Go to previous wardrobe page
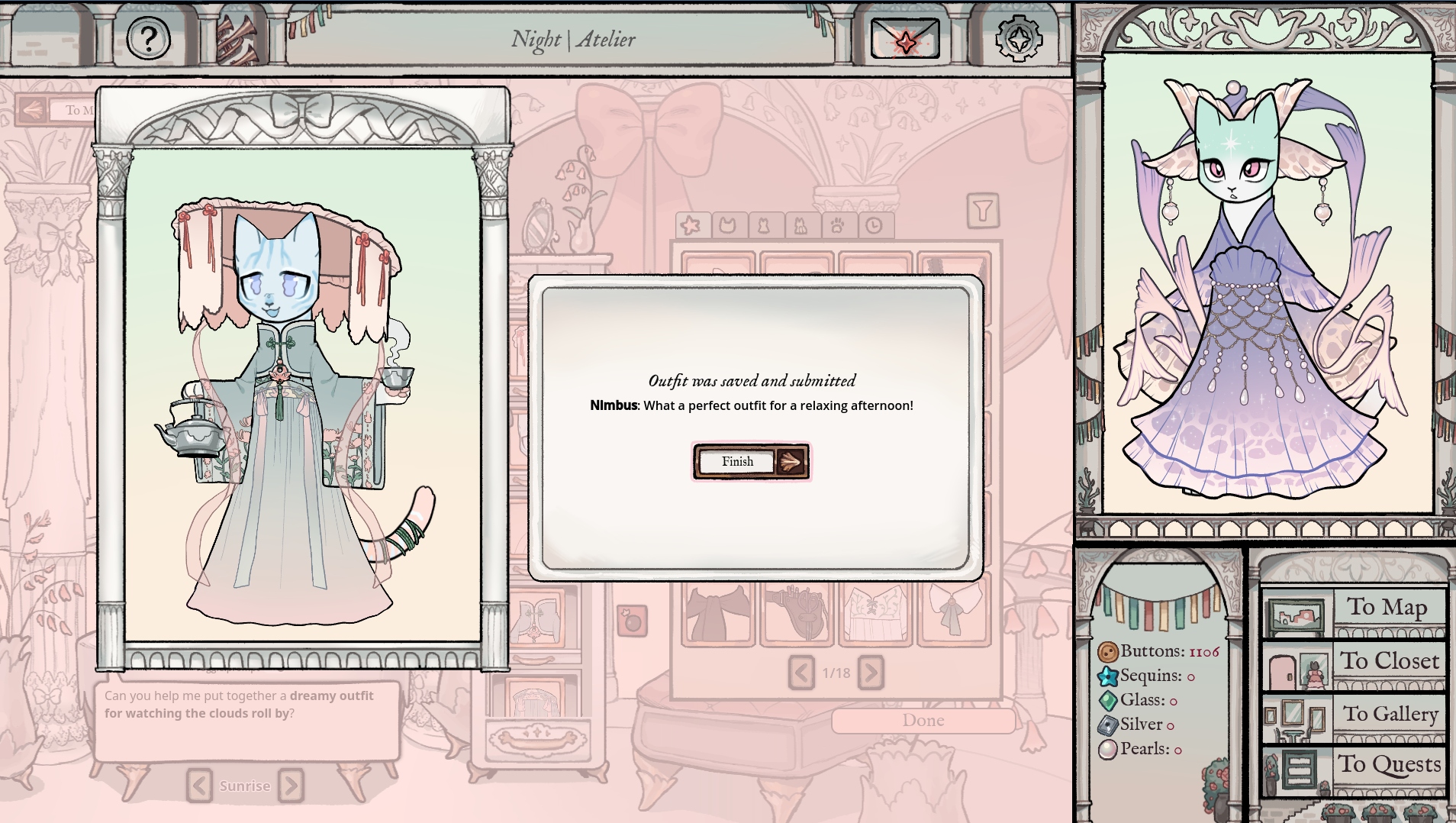The width and height of the screenshot is (1456, 823). (x=801, y=673)
